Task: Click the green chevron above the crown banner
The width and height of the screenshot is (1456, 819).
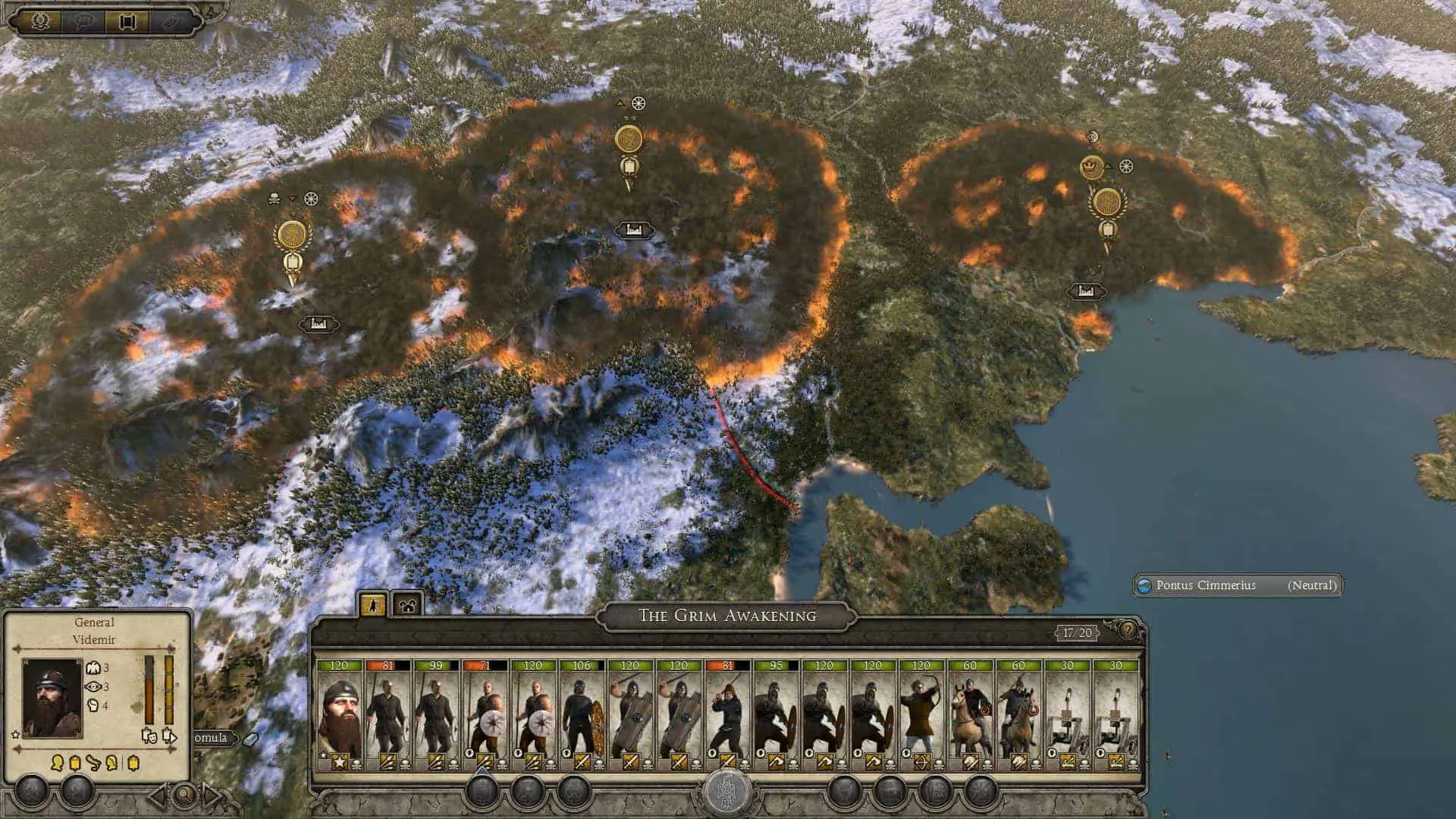Action: 1109,166
